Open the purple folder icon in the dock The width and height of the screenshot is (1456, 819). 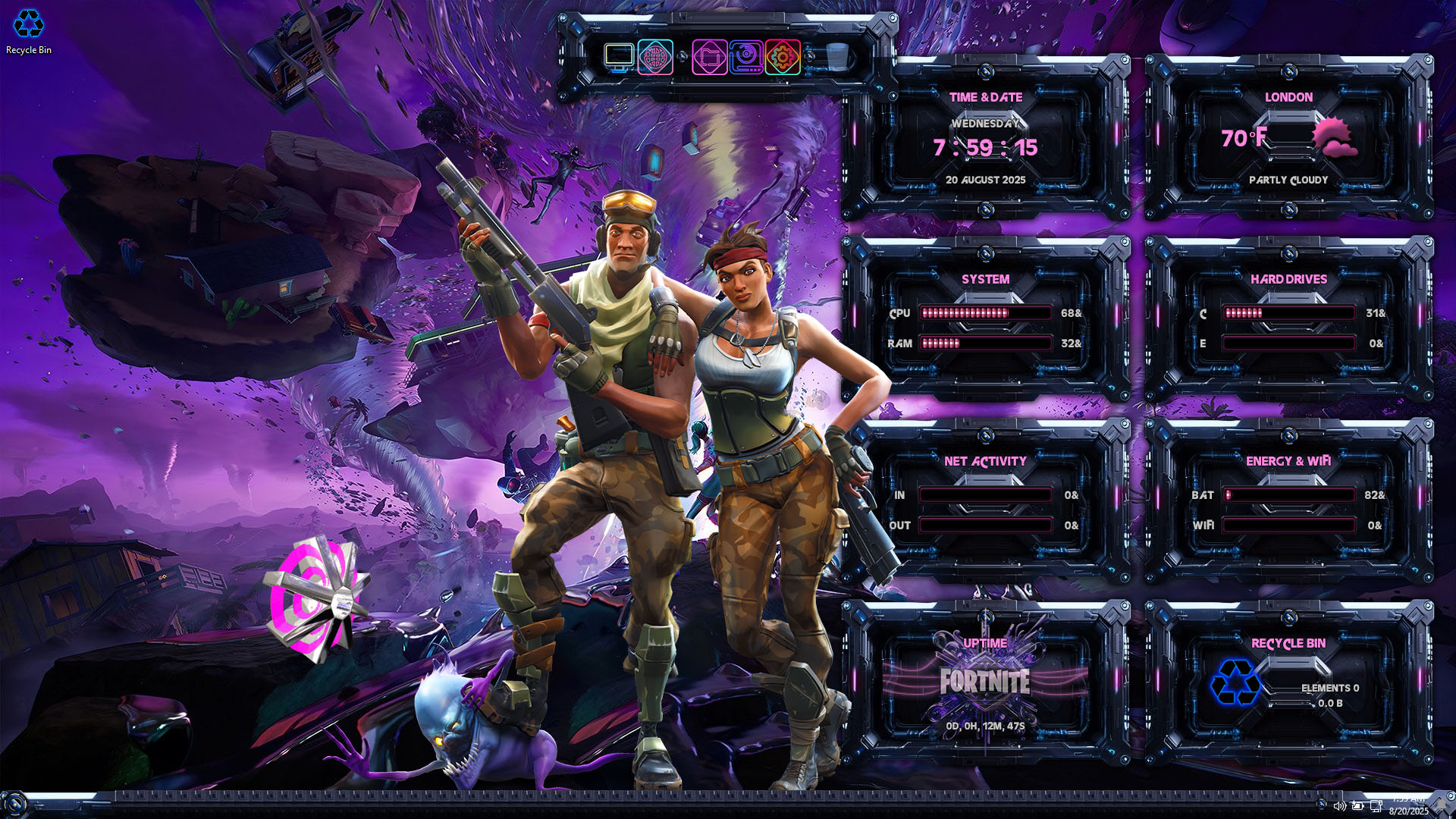pyautogui.click(x=709, y=58)
